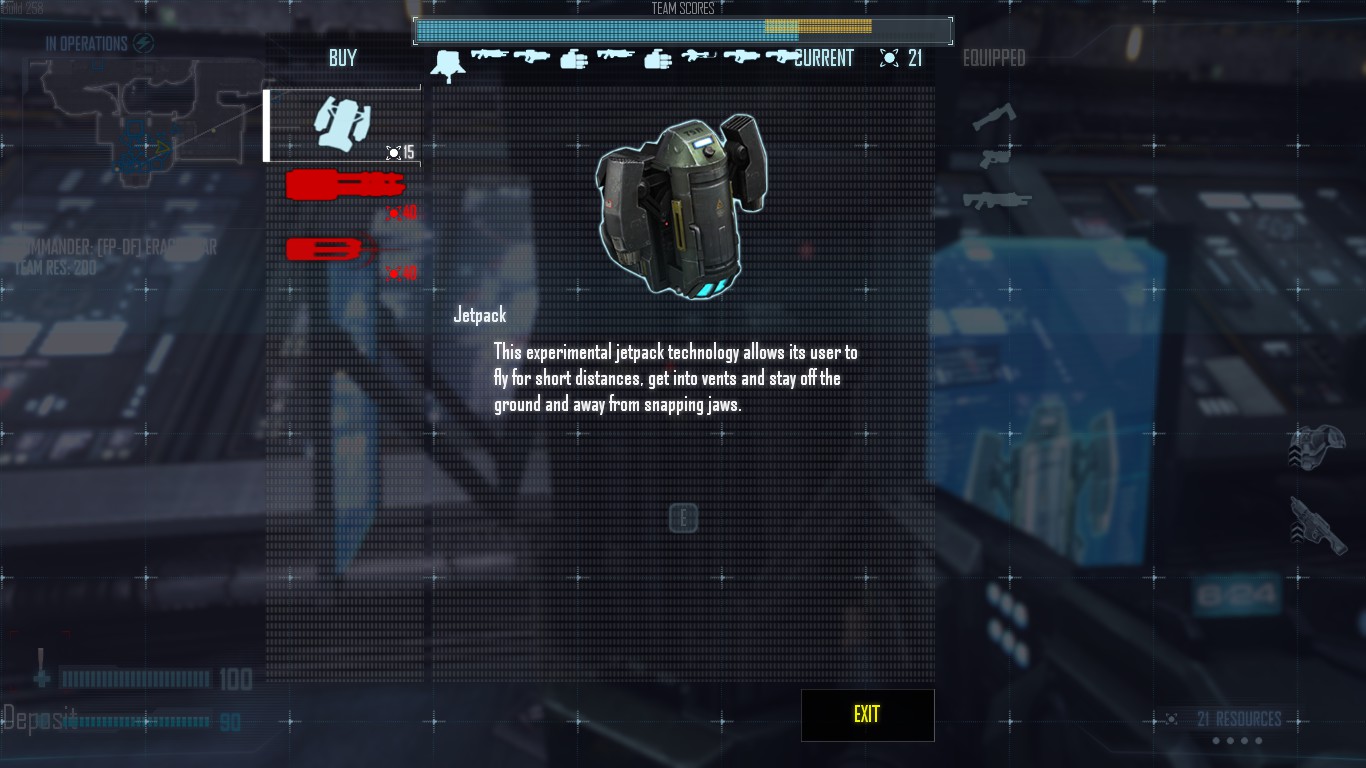The width and height of the screenshot is (1366, 768).
Task: Select the shotgun icon in the top weapon bar
Action: click(532, 57)
